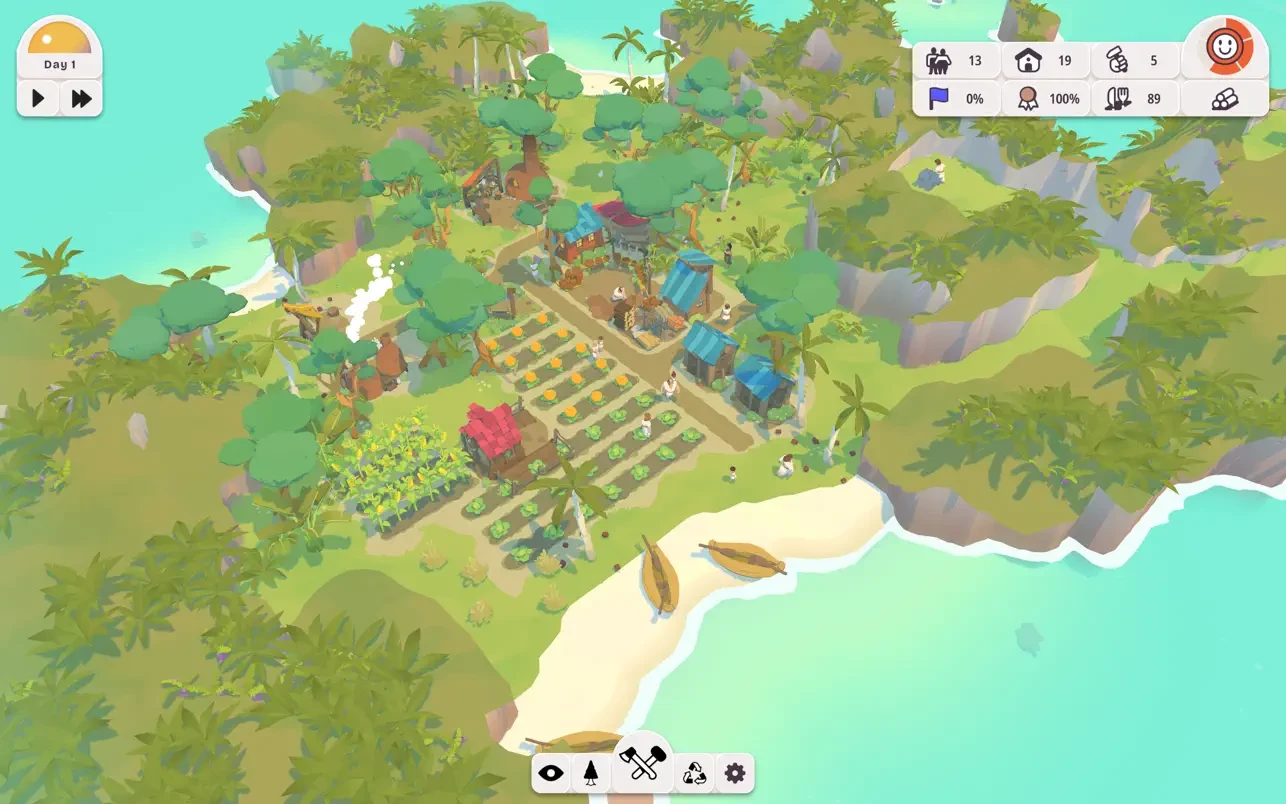1286x804 pixels.
Task: Toggle normal play speed
Action: point(37,98)
